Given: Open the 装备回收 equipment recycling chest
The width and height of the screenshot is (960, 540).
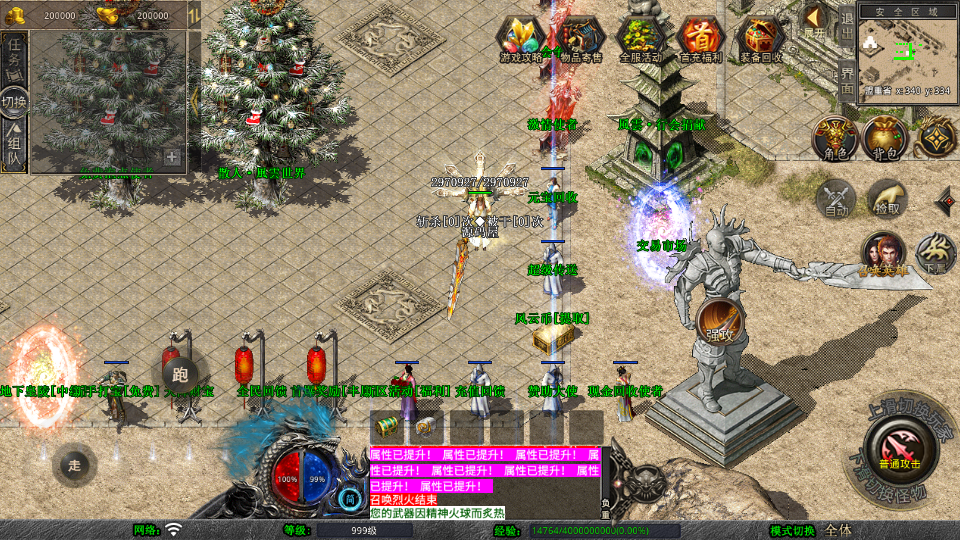Looking at the screenshot, I should coord(762,39).
